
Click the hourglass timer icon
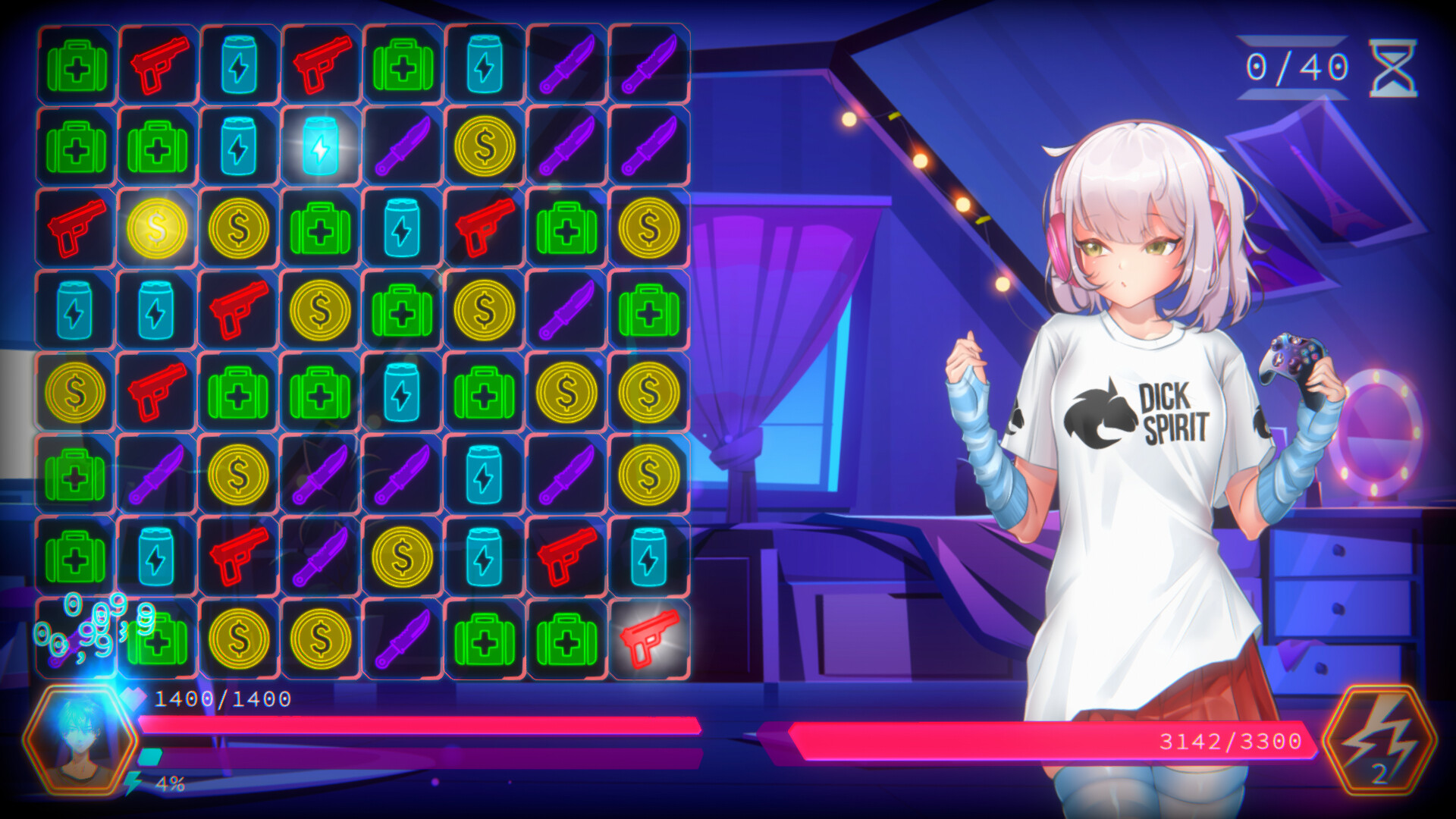(1394, 67)
